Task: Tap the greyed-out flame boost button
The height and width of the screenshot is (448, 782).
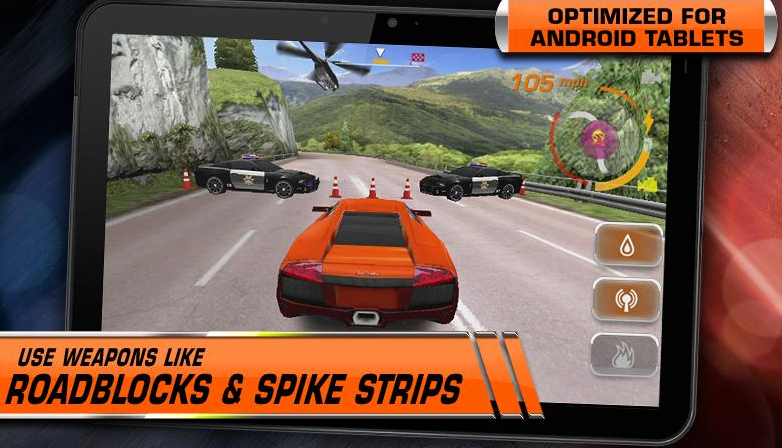Action: pos(625,355)
